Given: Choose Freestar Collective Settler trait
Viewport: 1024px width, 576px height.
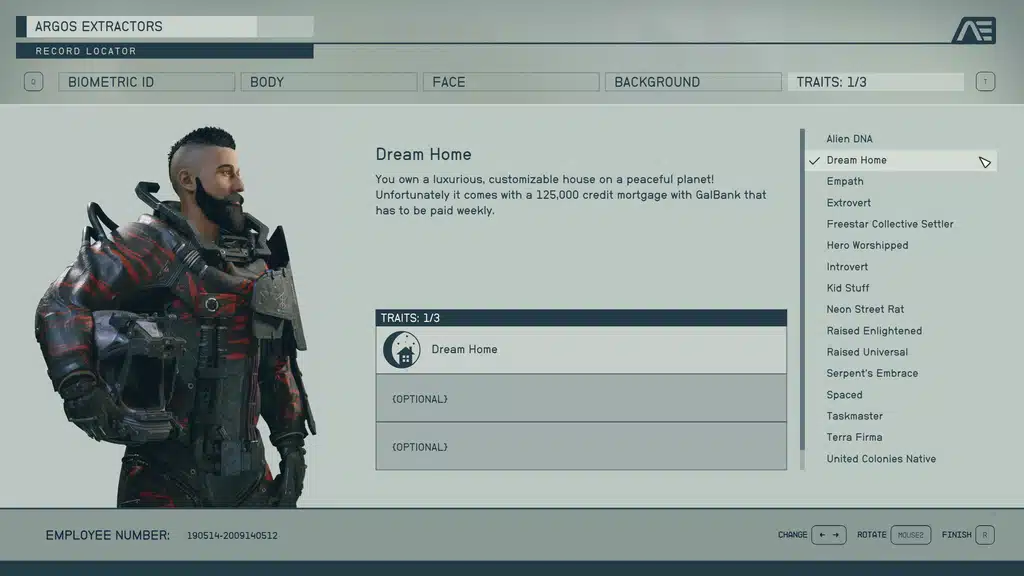Looking at the screenshot, I should (890, 224).
